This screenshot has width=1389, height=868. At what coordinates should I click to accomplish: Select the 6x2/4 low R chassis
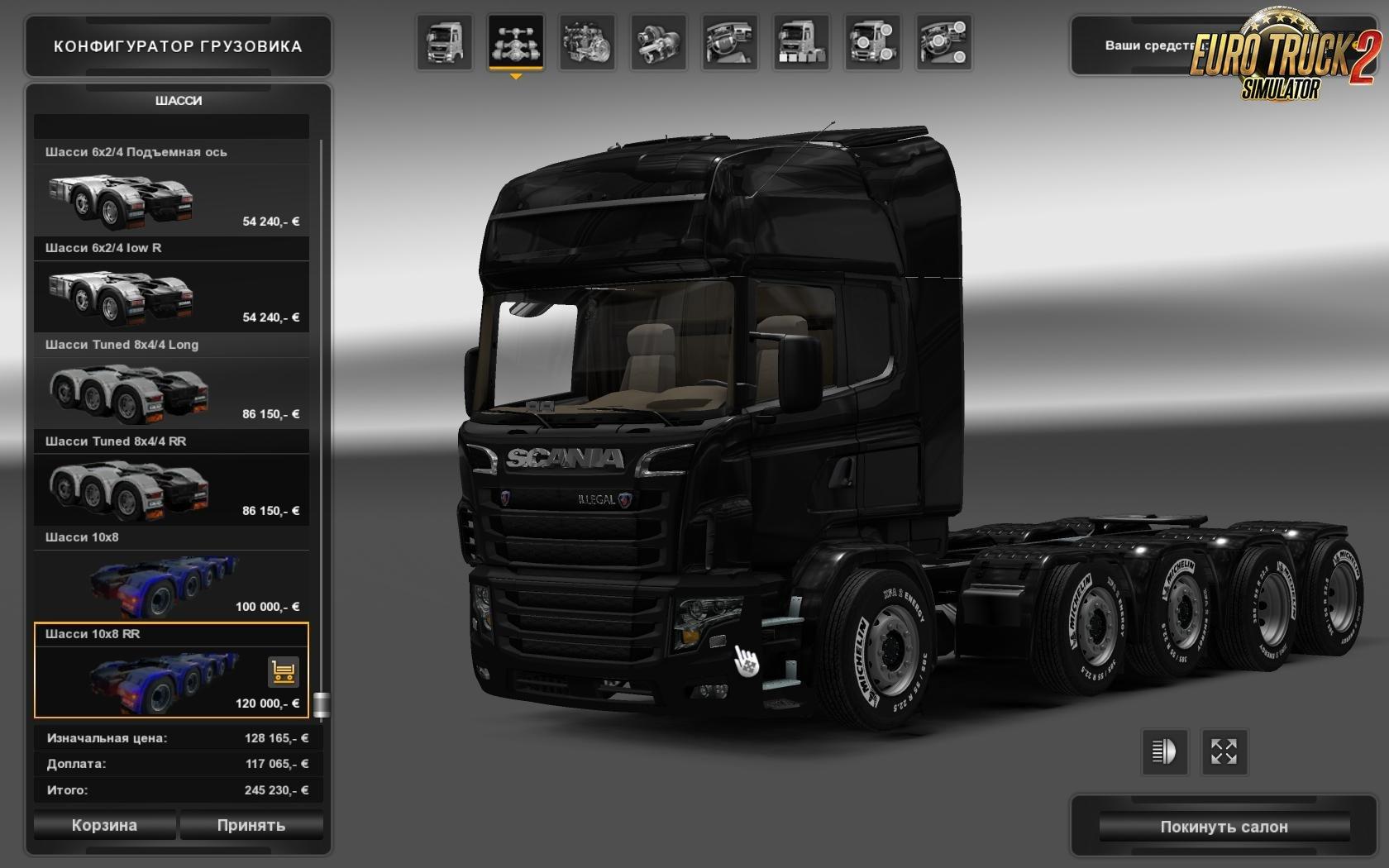pos(171,295)
